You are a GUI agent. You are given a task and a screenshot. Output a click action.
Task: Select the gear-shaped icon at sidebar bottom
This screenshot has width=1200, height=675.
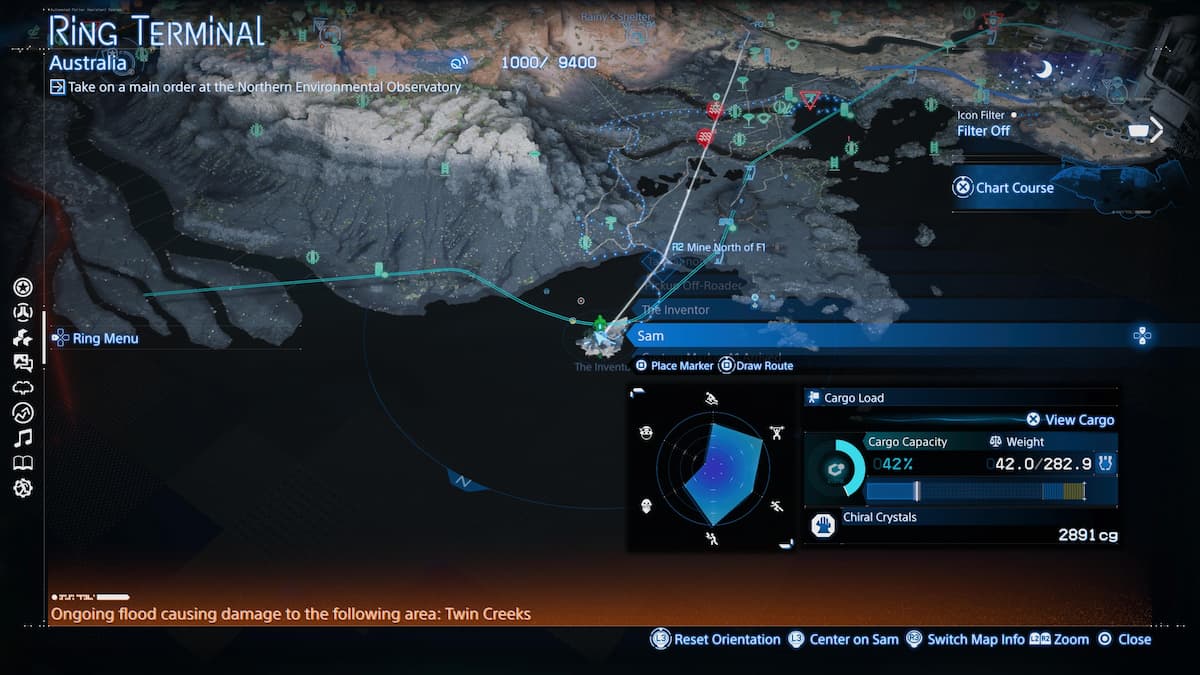23,488
